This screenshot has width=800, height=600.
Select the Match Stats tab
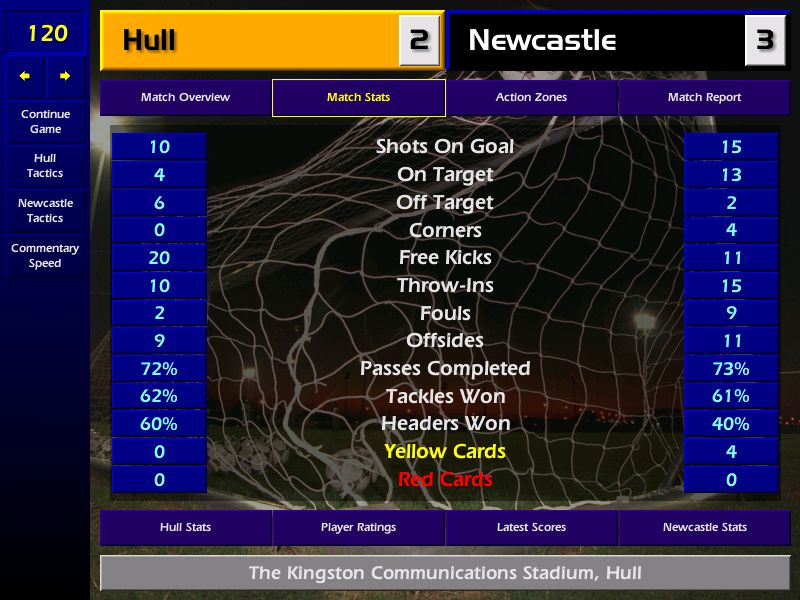point(358,98)
